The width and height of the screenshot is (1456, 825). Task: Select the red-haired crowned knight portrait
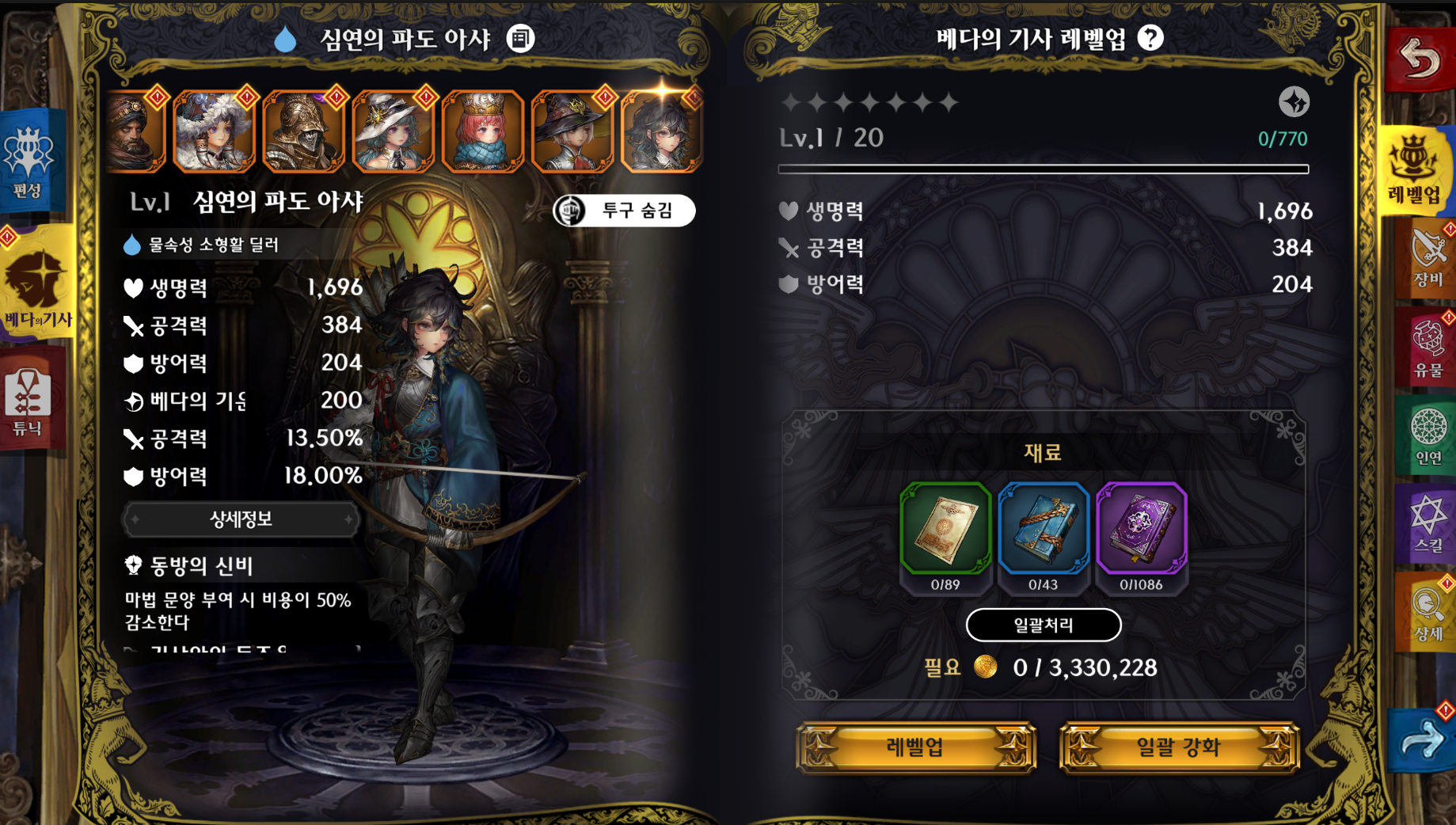tap(483, 131)
